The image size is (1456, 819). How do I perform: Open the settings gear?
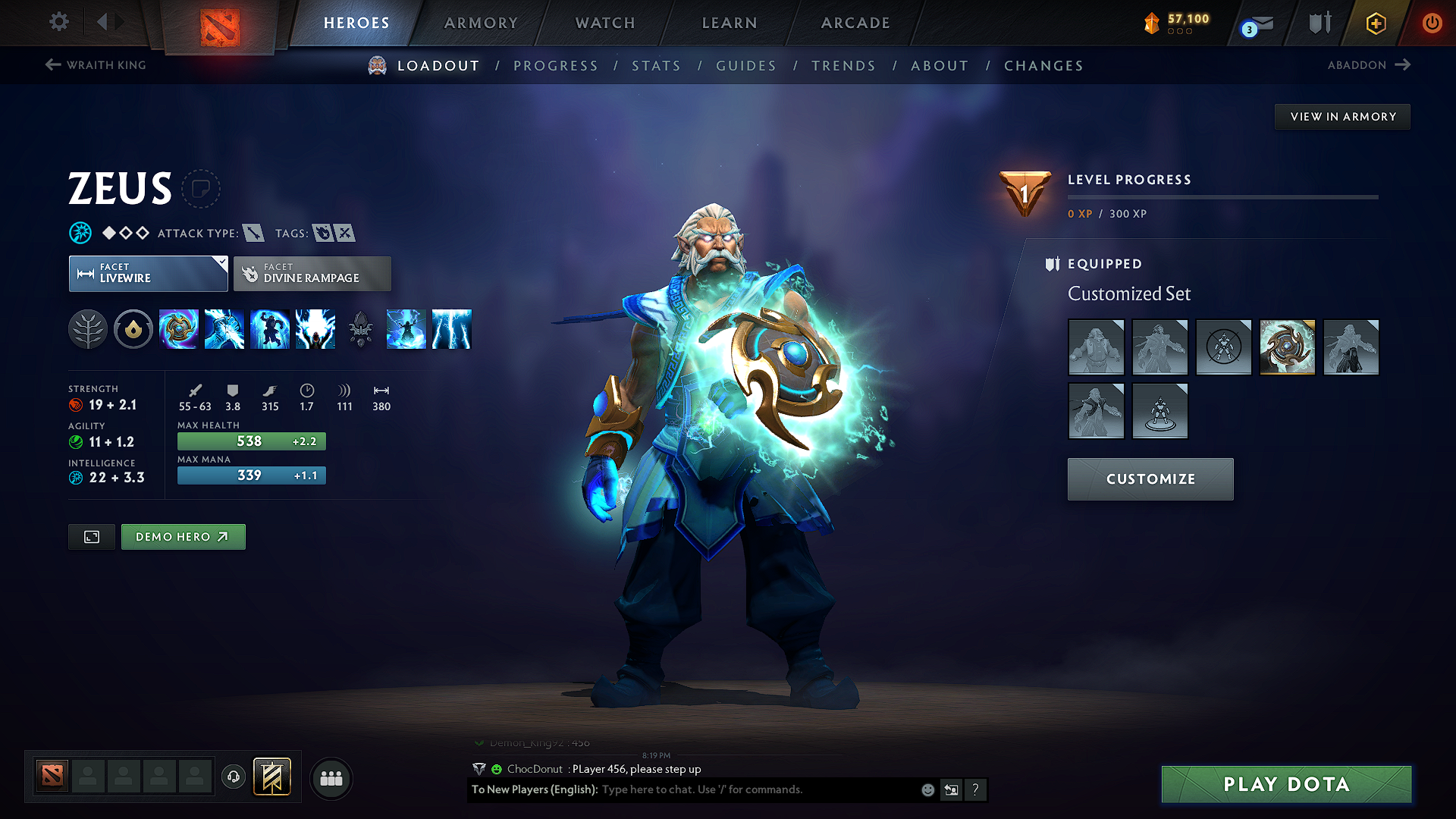click(58, 23)
